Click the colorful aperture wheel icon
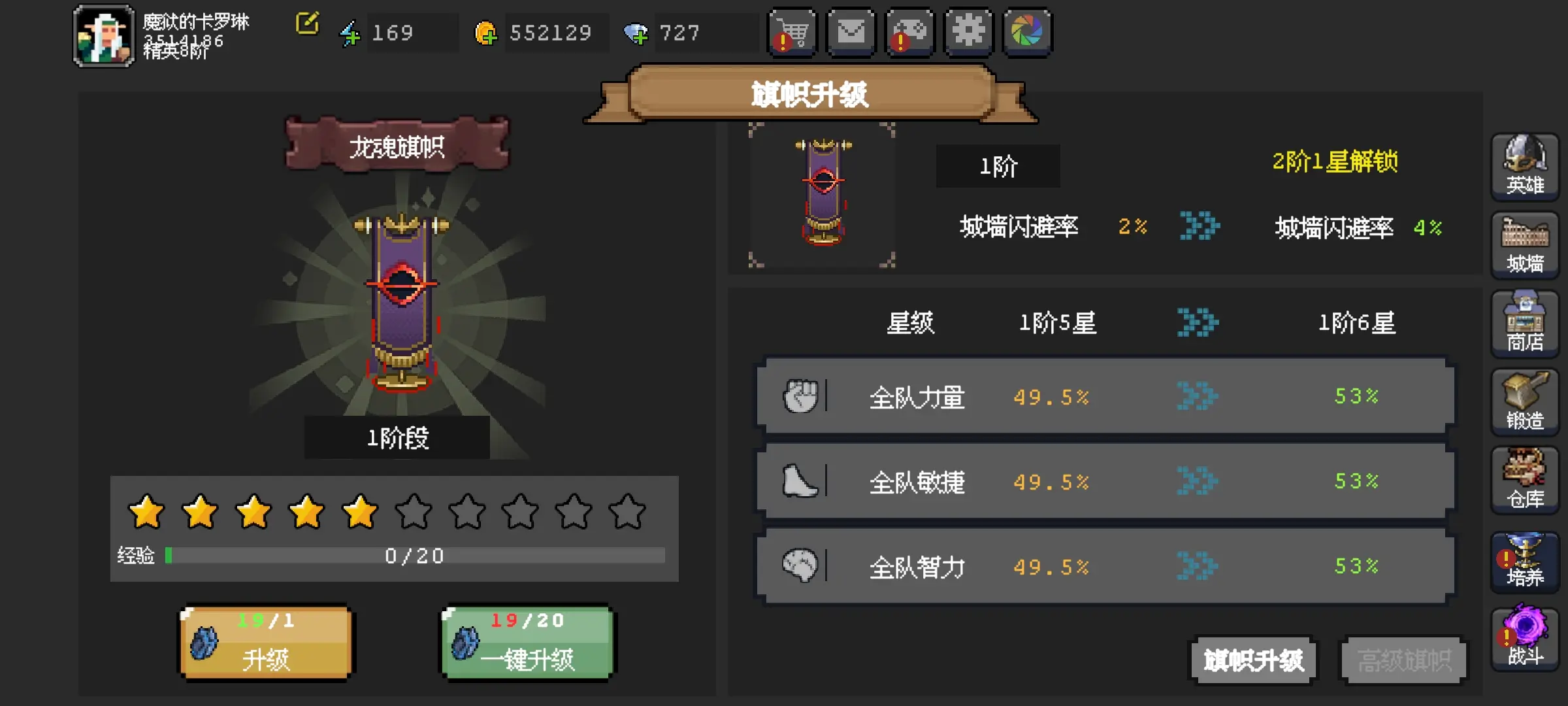This screenshot has width=1568, height=706. pos(1027,33)
